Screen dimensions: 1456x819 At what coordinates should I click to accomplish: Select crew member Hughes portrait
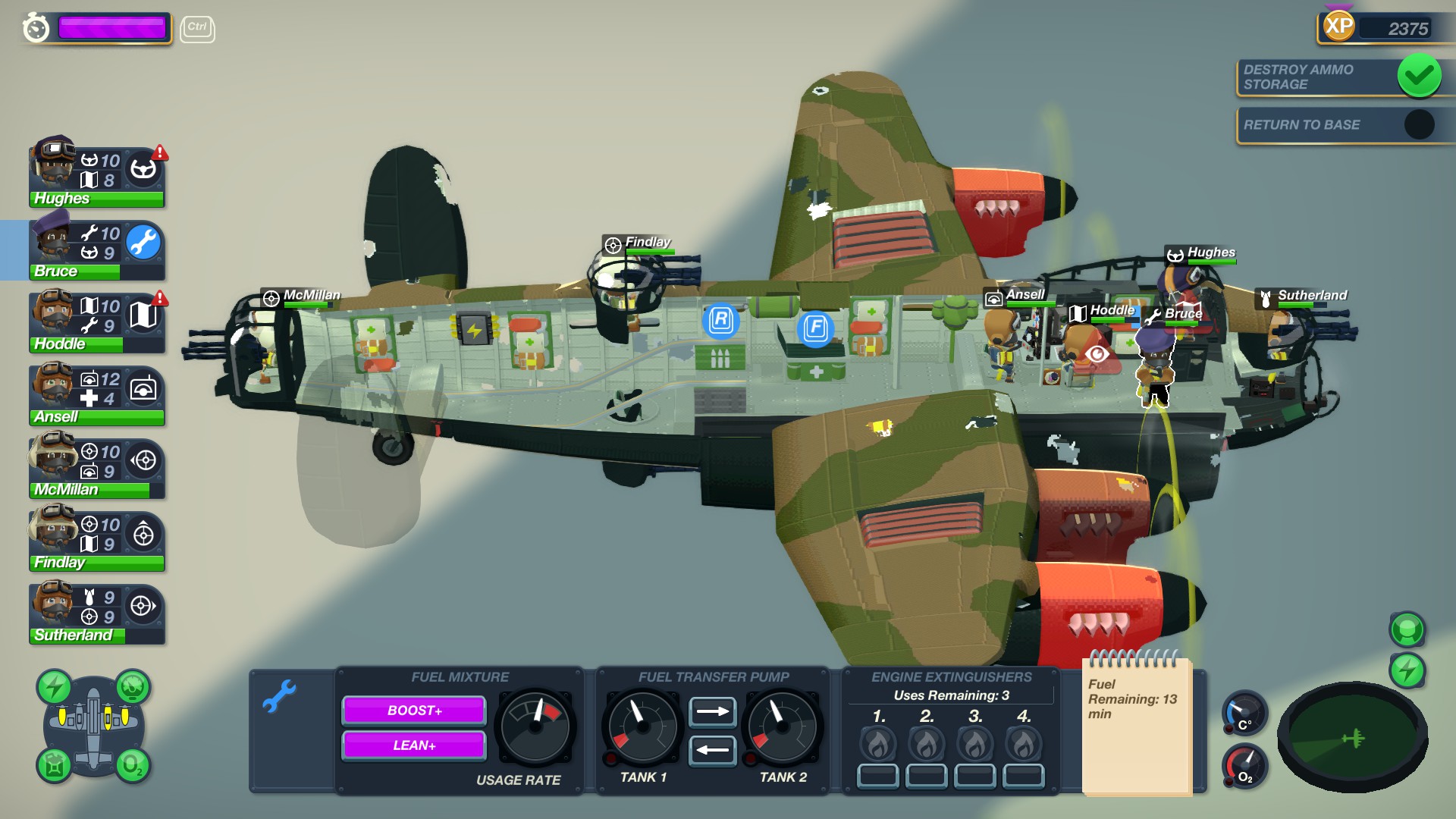pyautogui.click(x=55, y=168)
